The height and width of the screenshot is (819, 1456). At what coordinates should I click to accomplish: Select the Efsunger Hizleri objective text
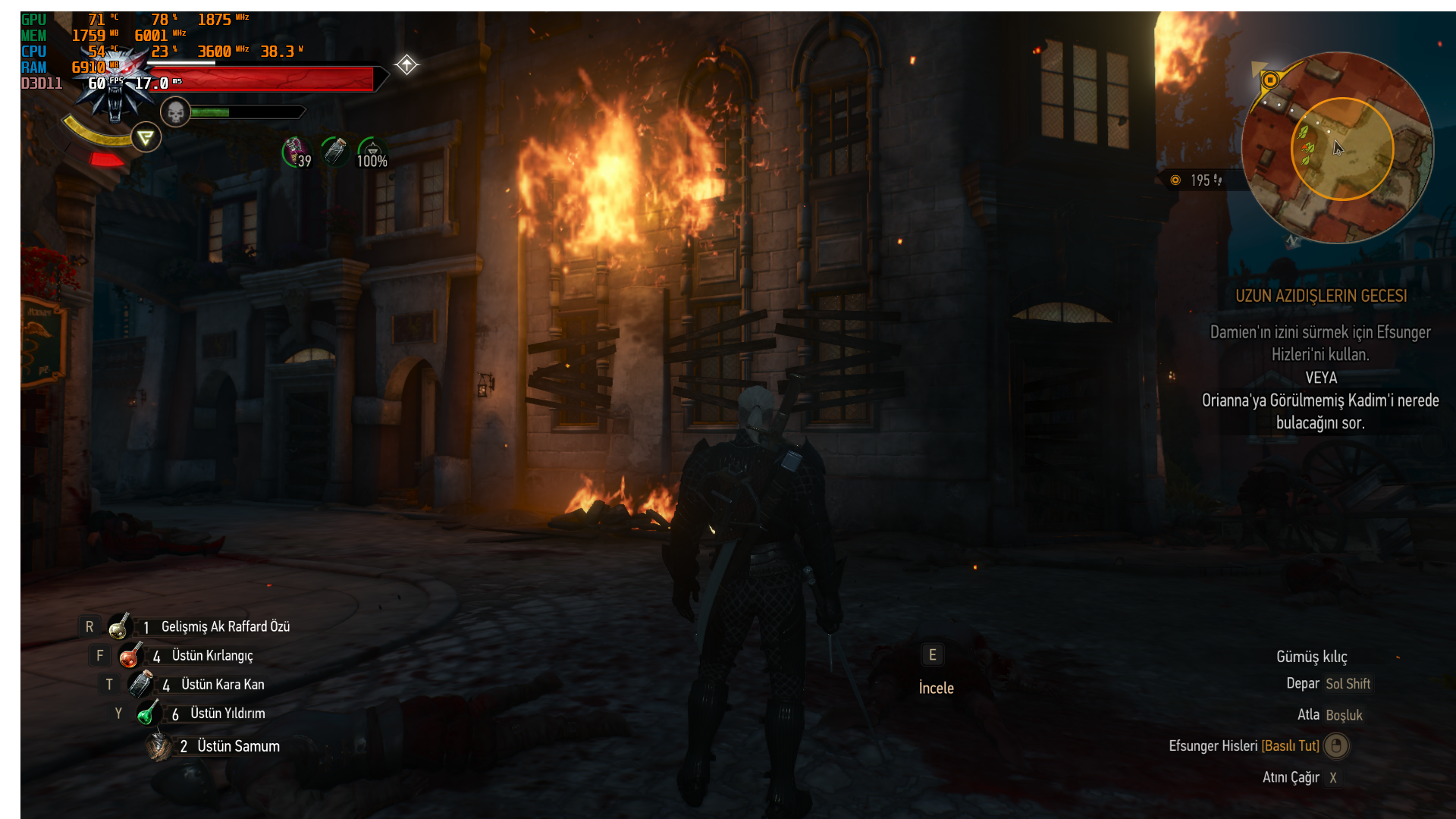pyautogui.click(x=1320, y=343)
